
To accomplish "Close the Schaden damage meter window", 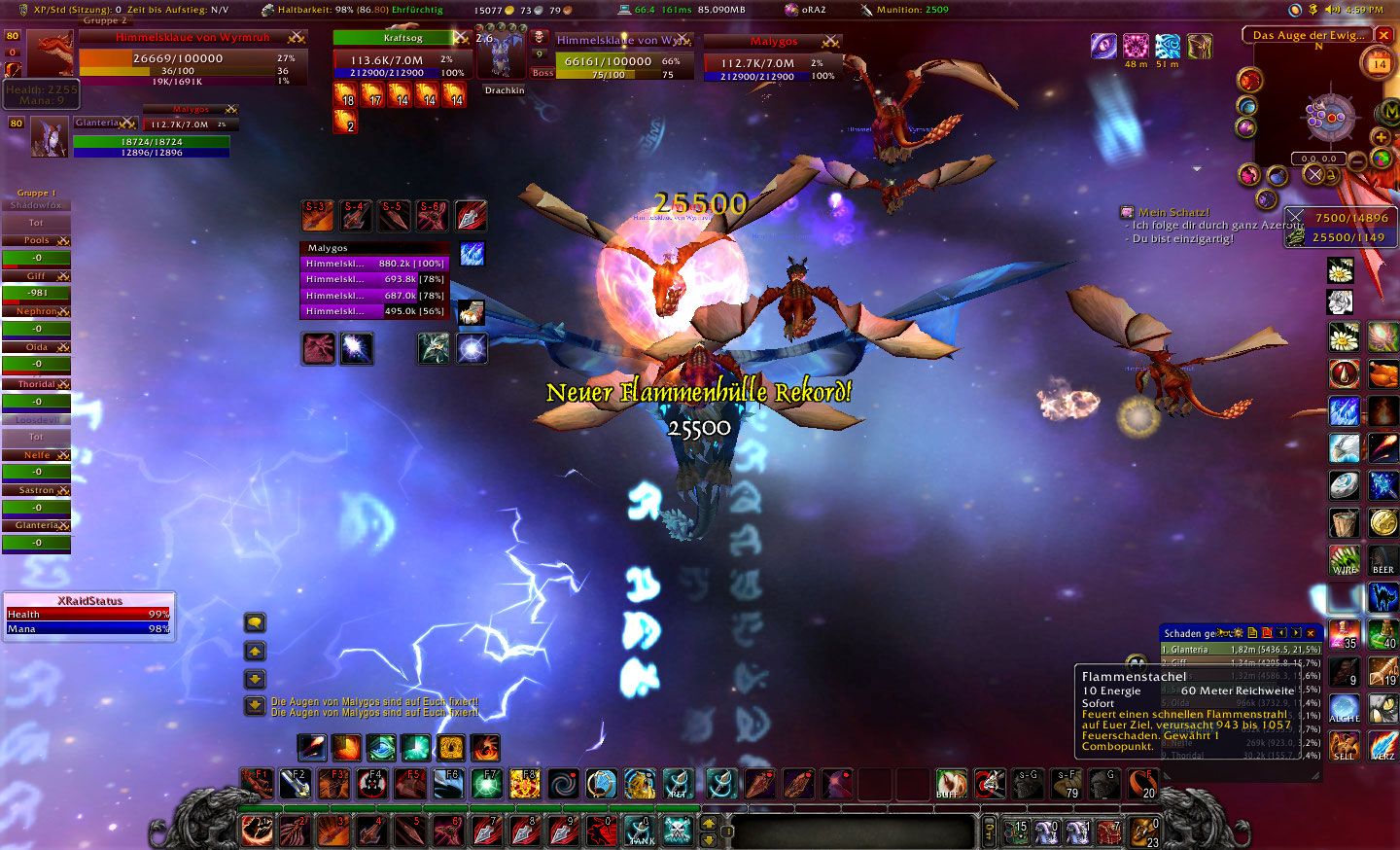I will [1311, 633].
